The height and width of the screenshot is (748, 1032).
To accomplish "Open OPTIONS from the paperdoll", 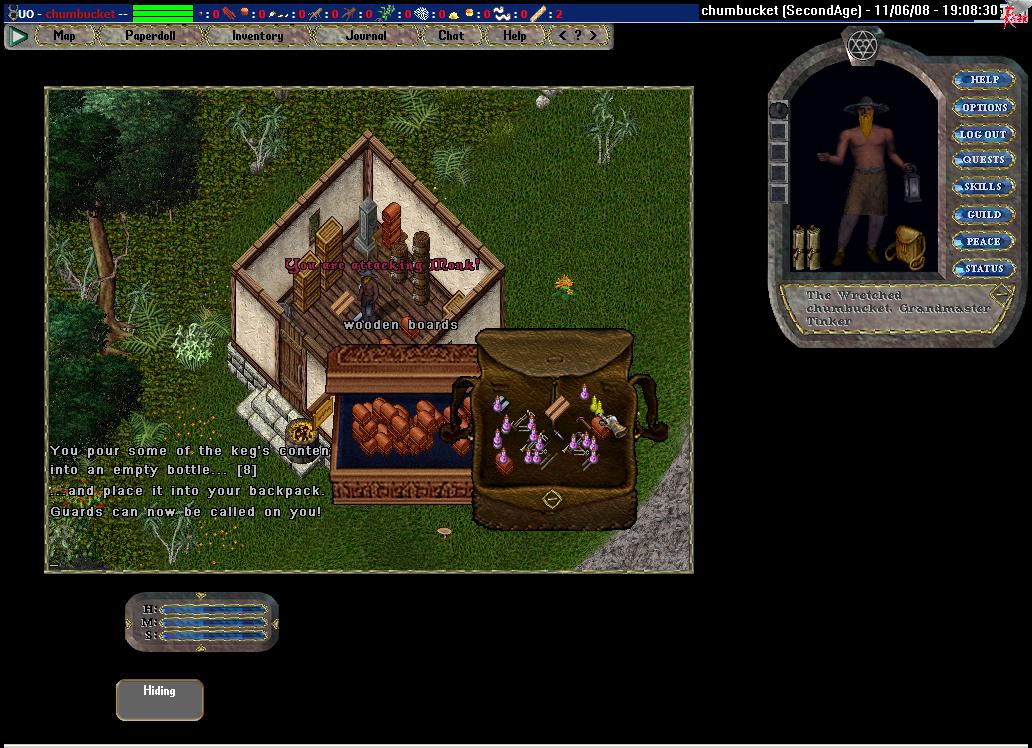I will click(x=984, y=107).
